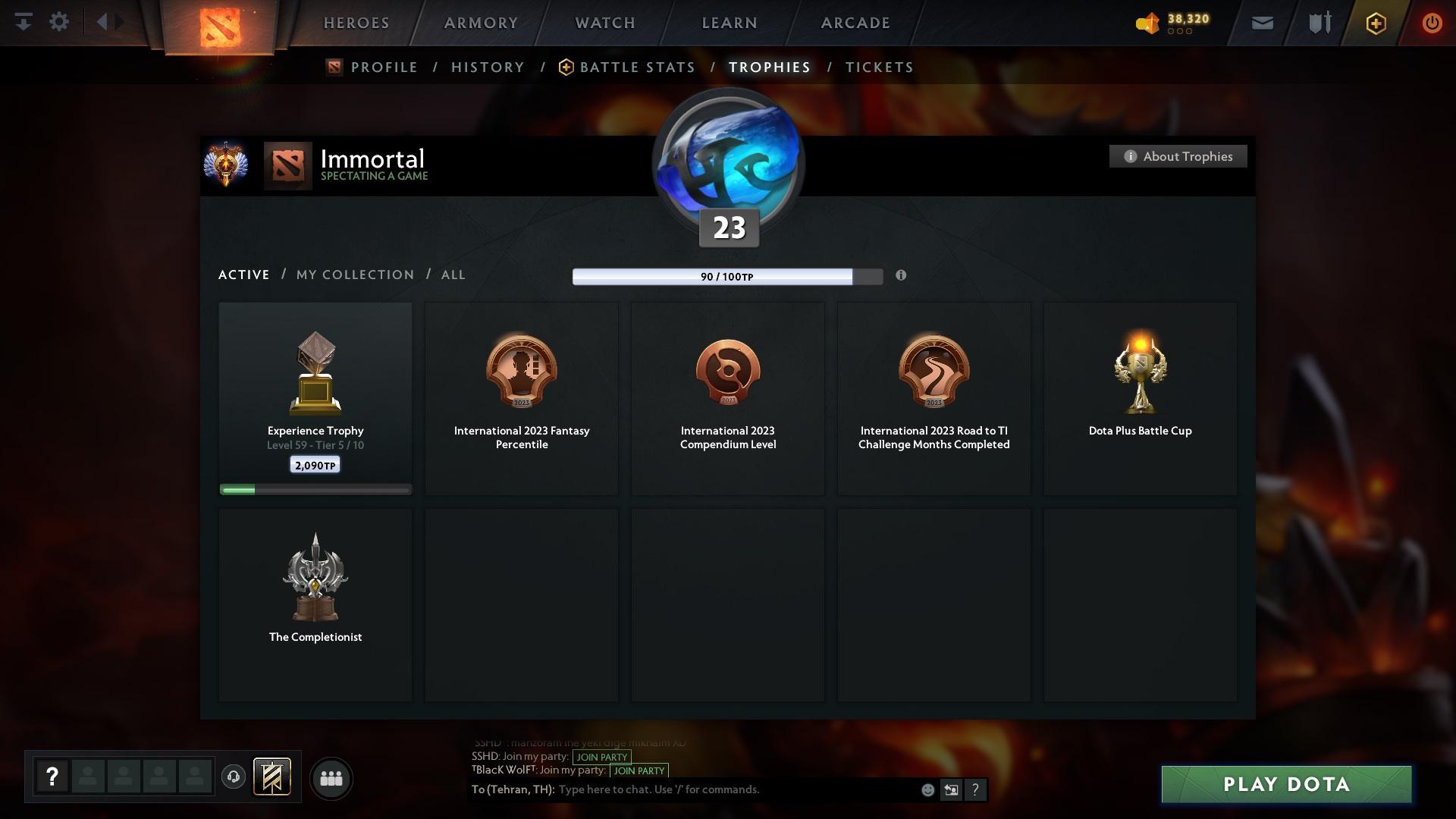This screenshot has width=1456, height=819.
Task: Open the Armory via shield and sword icon
Action: coord(1319,23)
